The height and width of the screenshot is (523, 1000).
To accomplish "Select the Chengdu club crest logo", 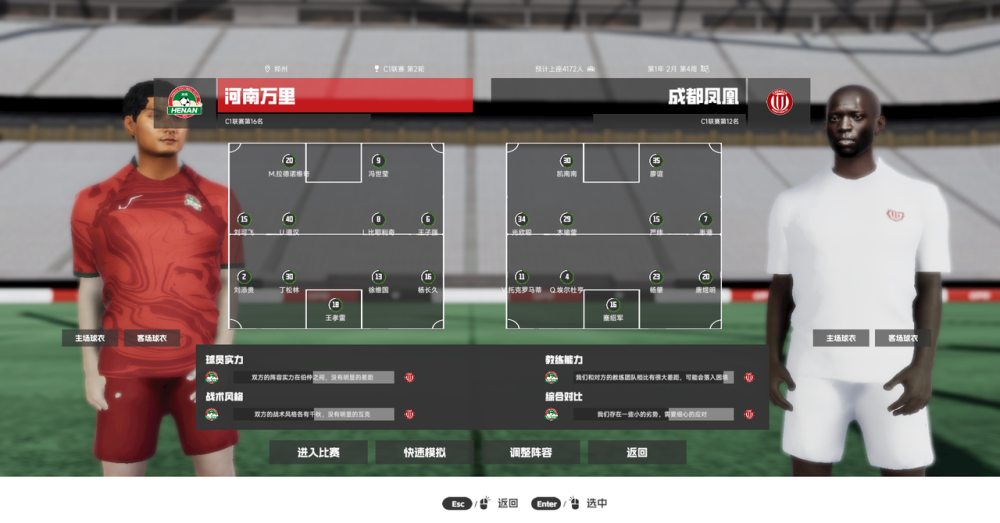I will click(x=779, y=101).
